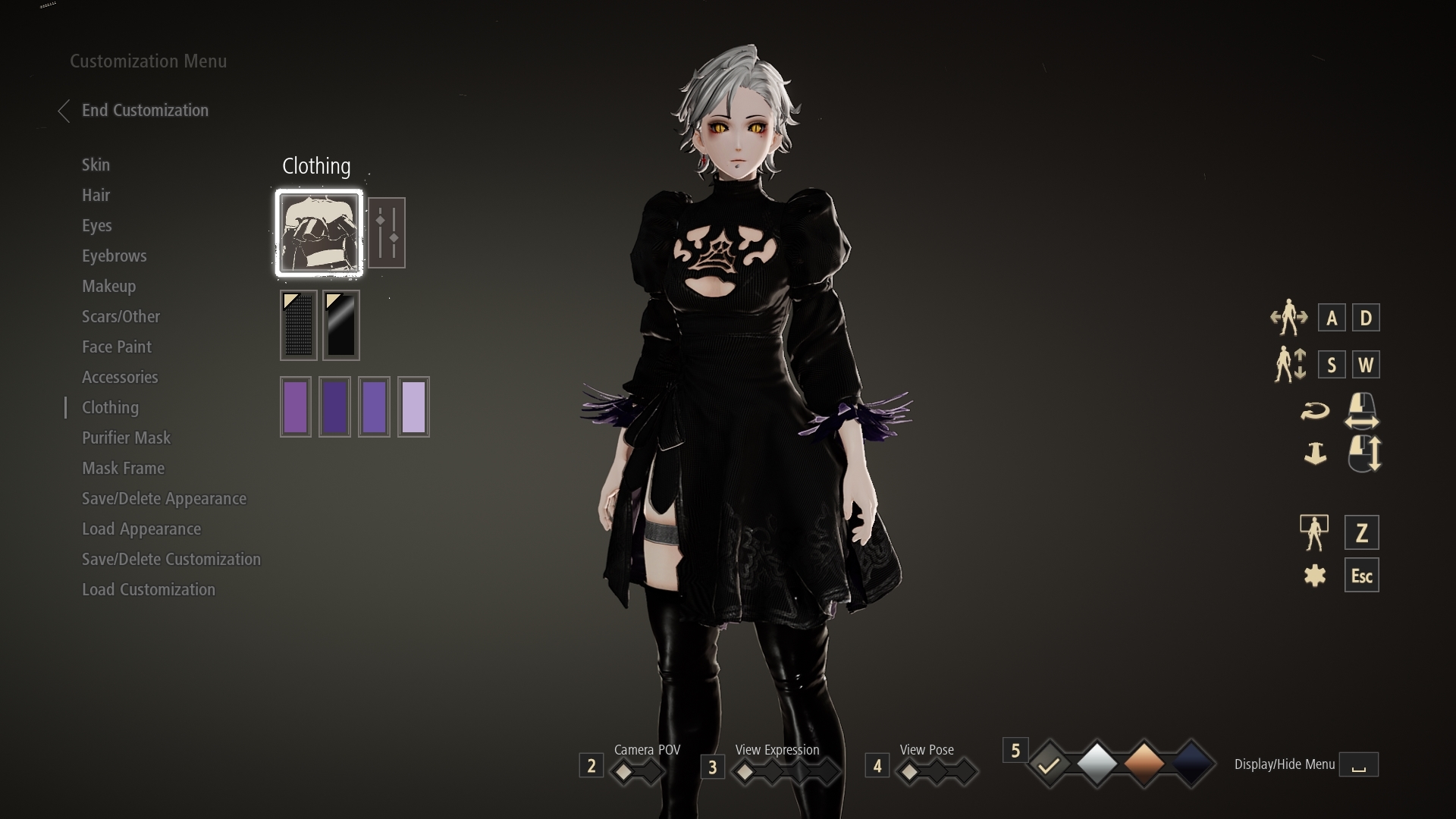
Task: Click End Customization to go back
Action: coord(145,110)
